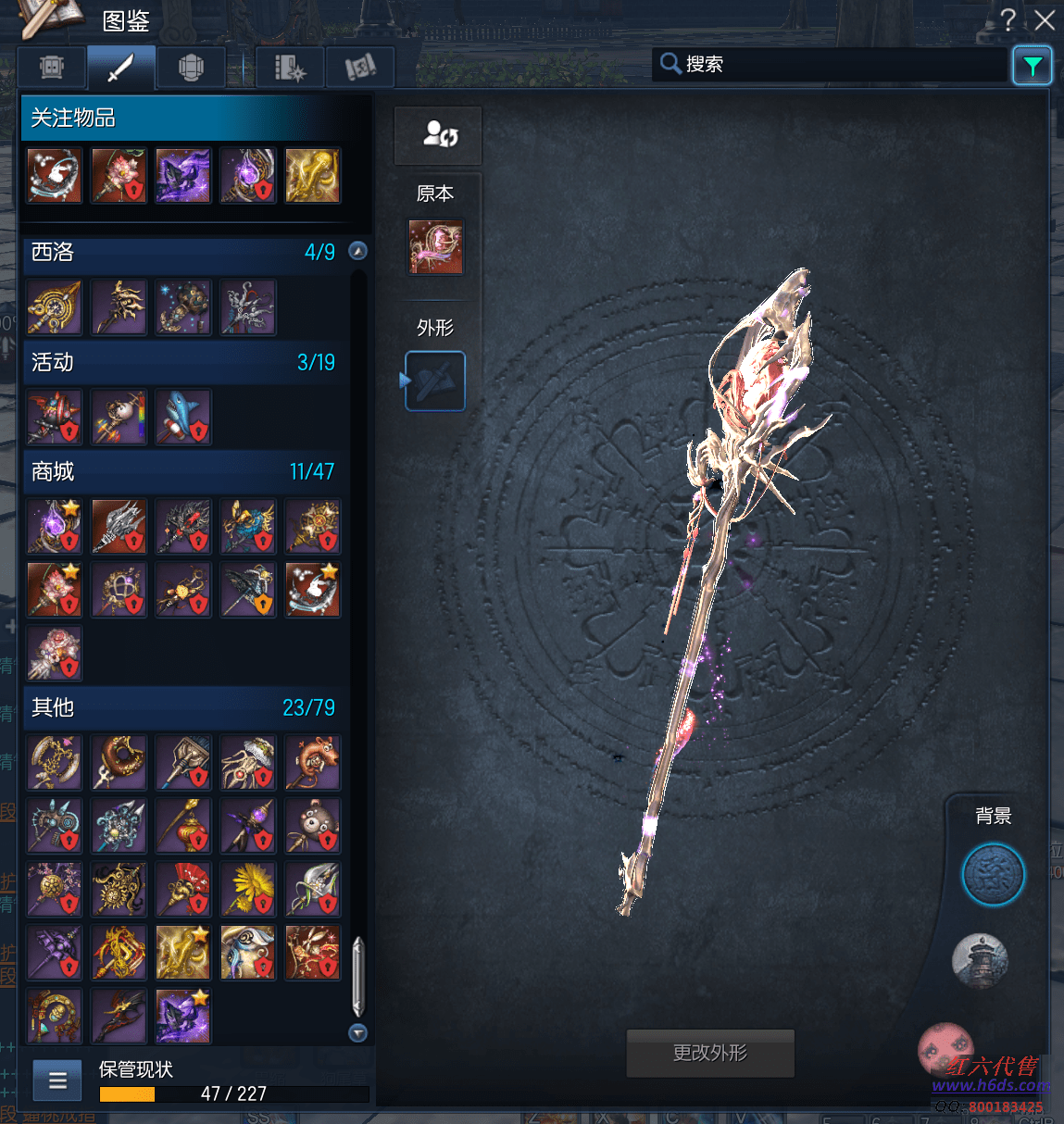Image resolution: width=1064 pixels, height=1124 pixels.
Task: Switch to the armor outfit tab
Action: [191, 68]
